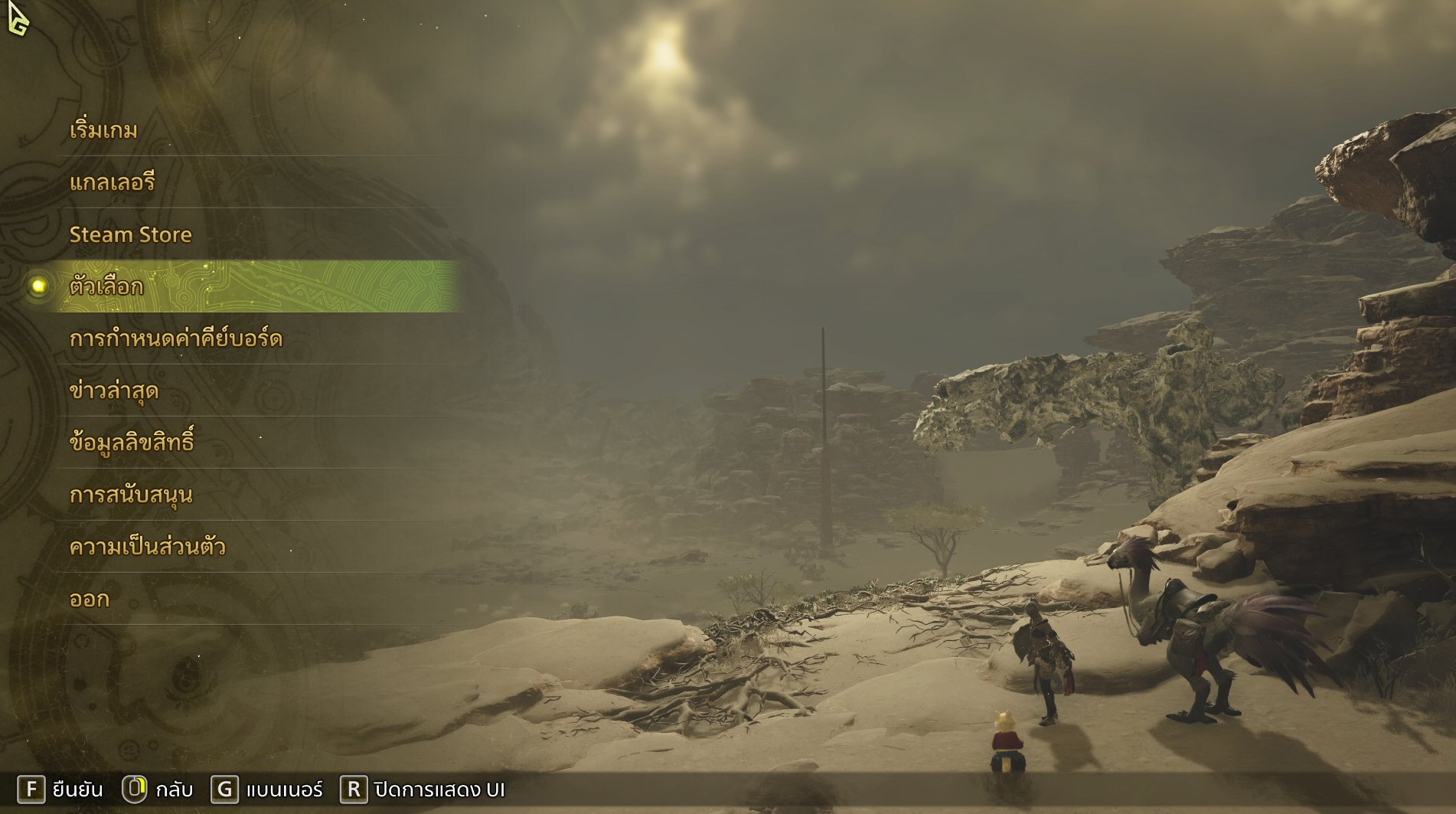This screenshot has height=814, width=1456.
Task: Choose the ความเป็นส่วนตัว privacy entry
Action: pos(147,547)
